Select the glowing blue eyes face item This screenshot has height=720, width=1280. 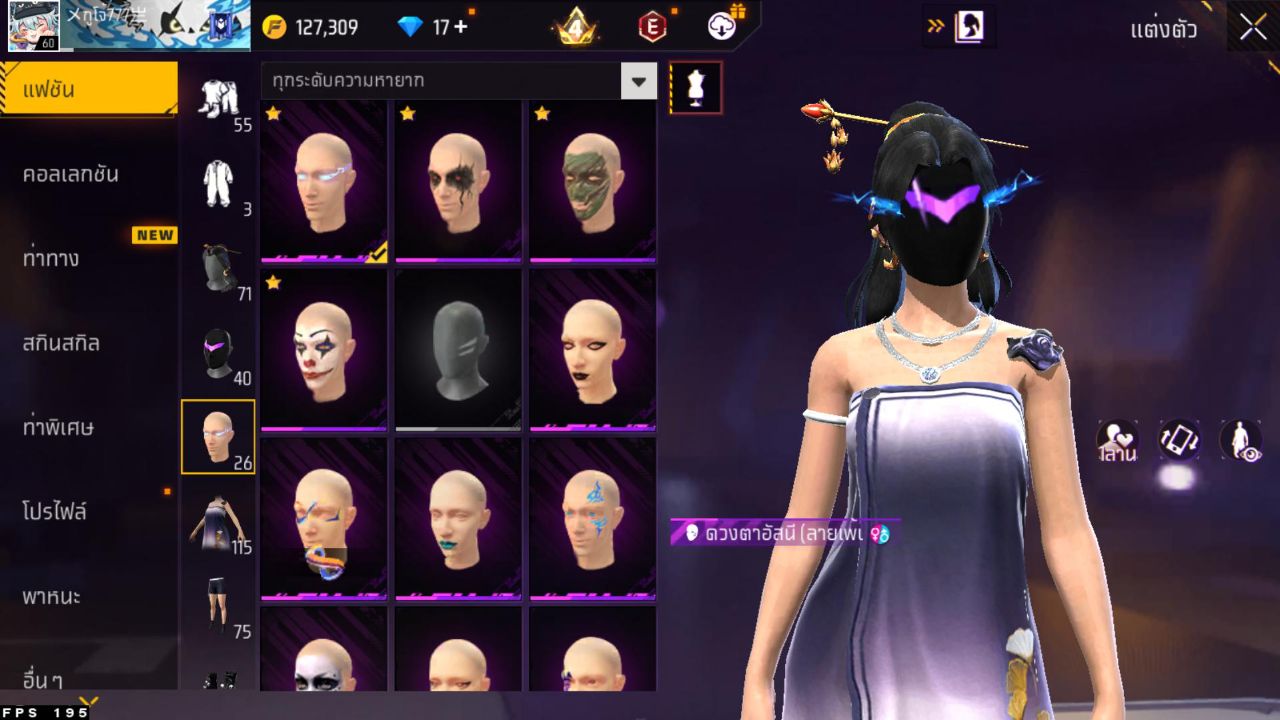(x=323, y=181)
